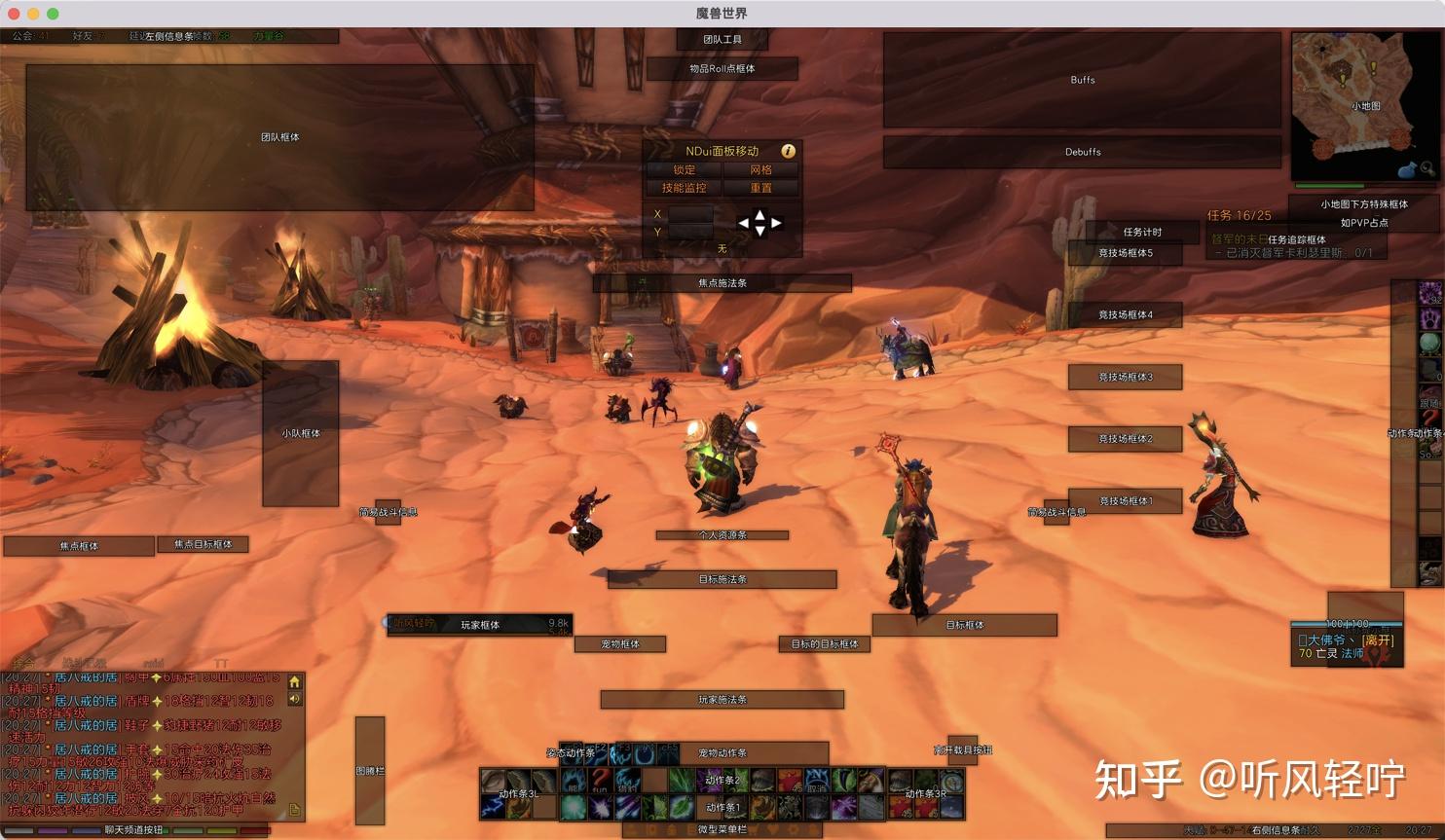Viewport: 1445px width, 840px height.
Task: Select the 团队框体 raid frame mover
Action: [x=279, y=137]
